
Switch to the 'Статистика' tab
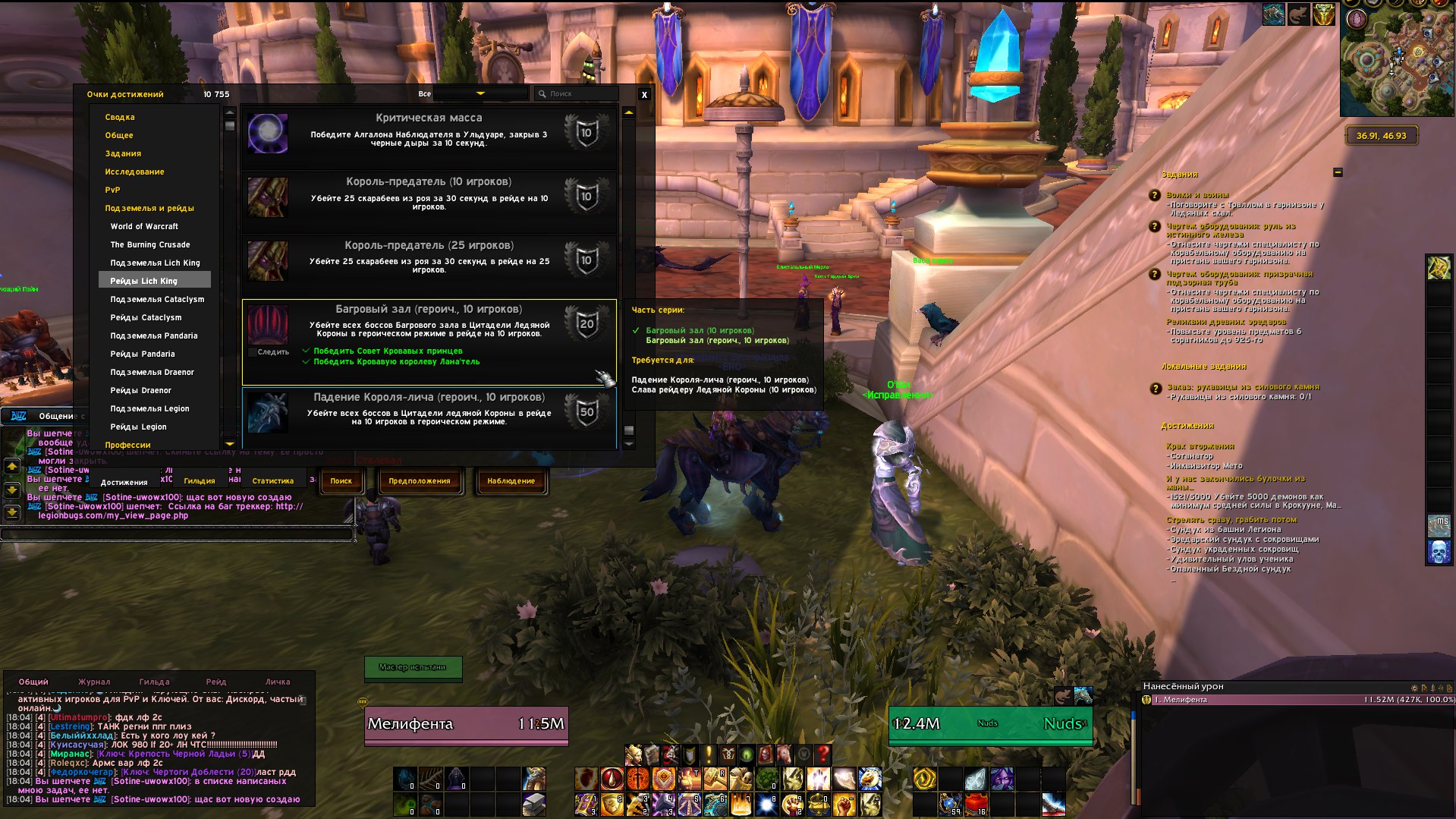point(272,481)
